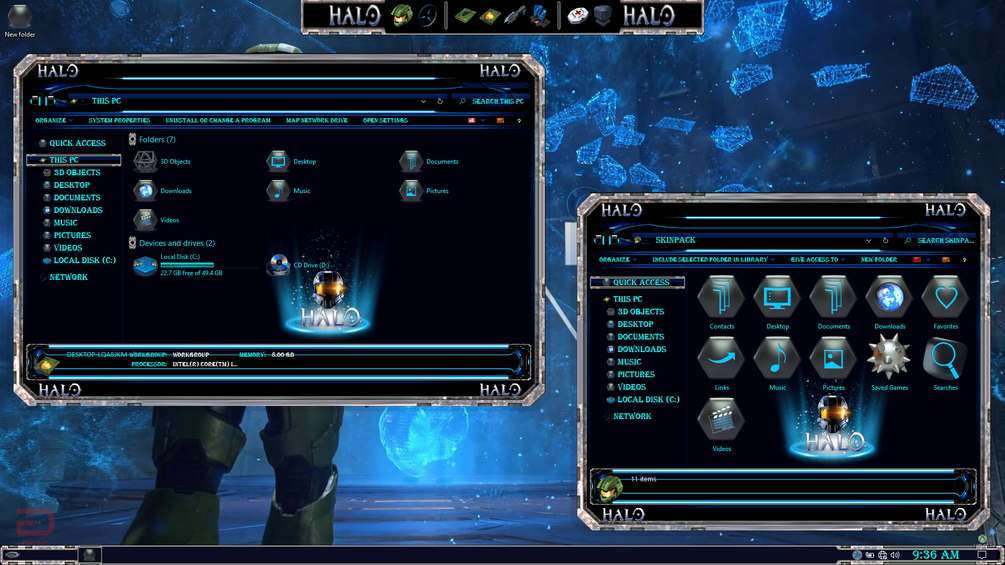Open the Give access to dropdown

pyautogui.click(x=815, y=260)
